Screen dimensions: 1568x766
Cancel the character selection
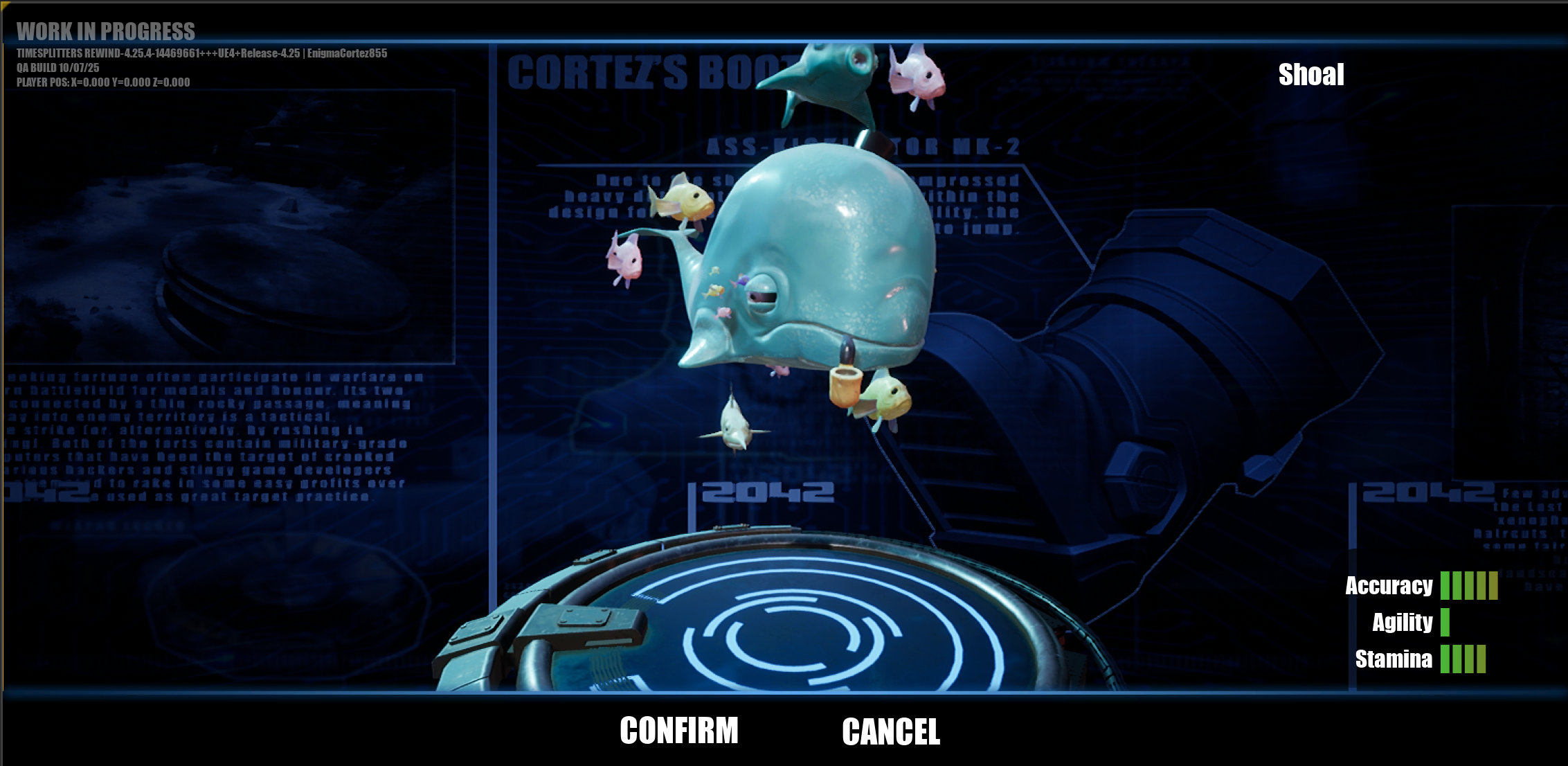click(x=891, y=731)
